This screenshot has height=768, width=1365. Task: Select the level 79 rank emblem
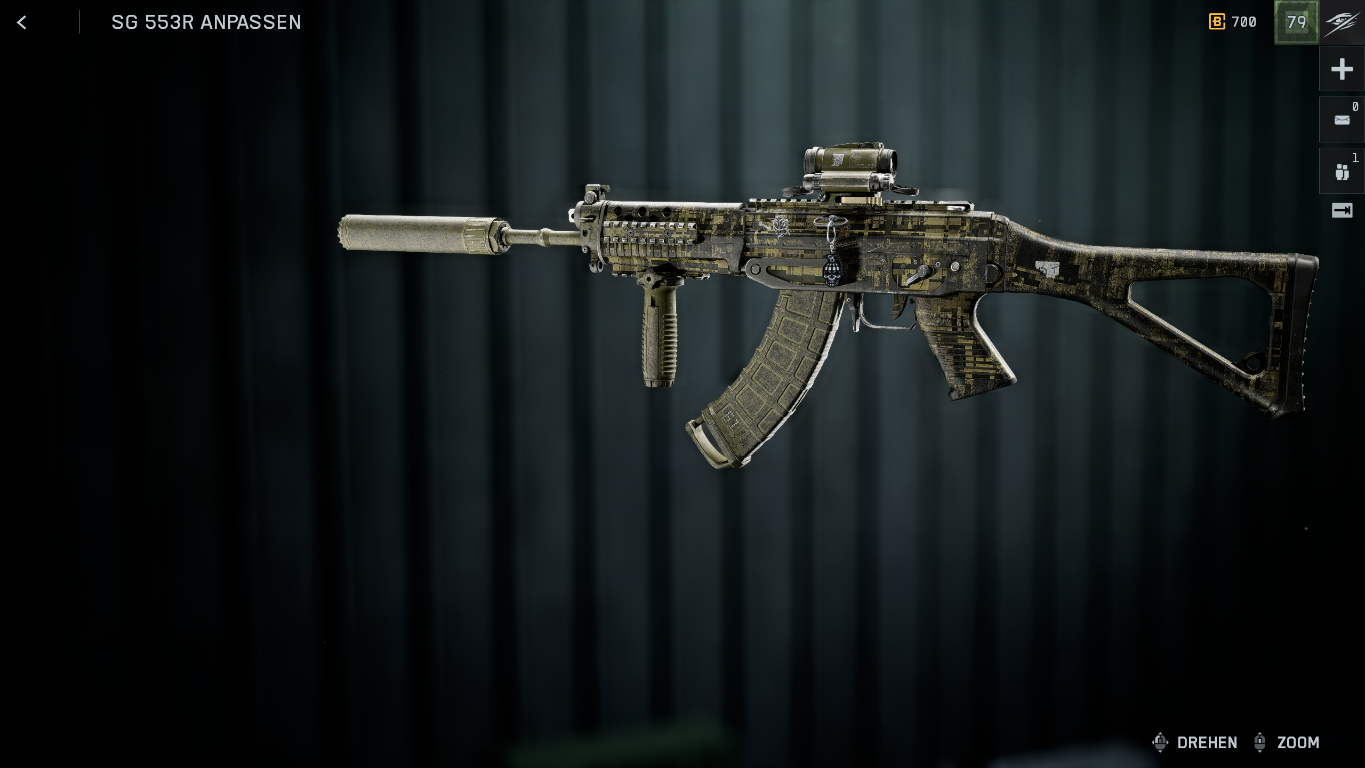[1296, 22]
